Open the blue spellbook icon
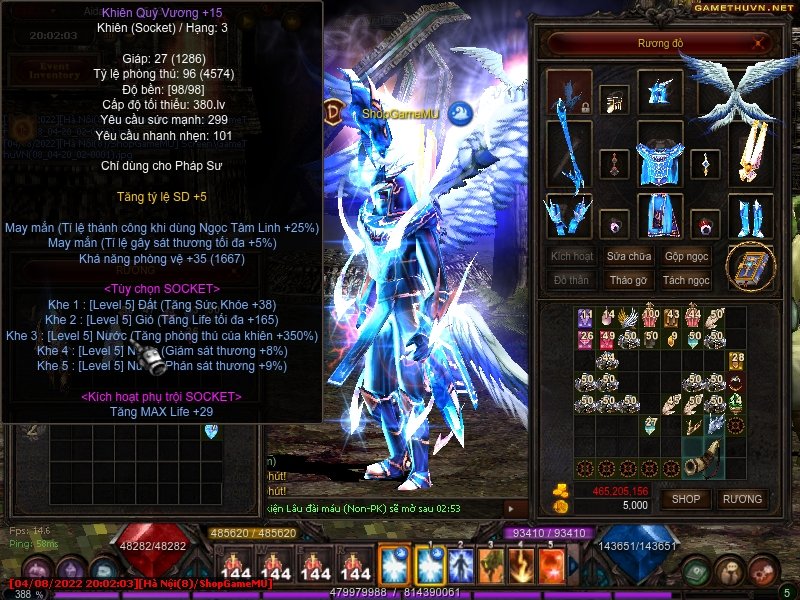This screenshot has width=800, height=600. coord(750,267)
